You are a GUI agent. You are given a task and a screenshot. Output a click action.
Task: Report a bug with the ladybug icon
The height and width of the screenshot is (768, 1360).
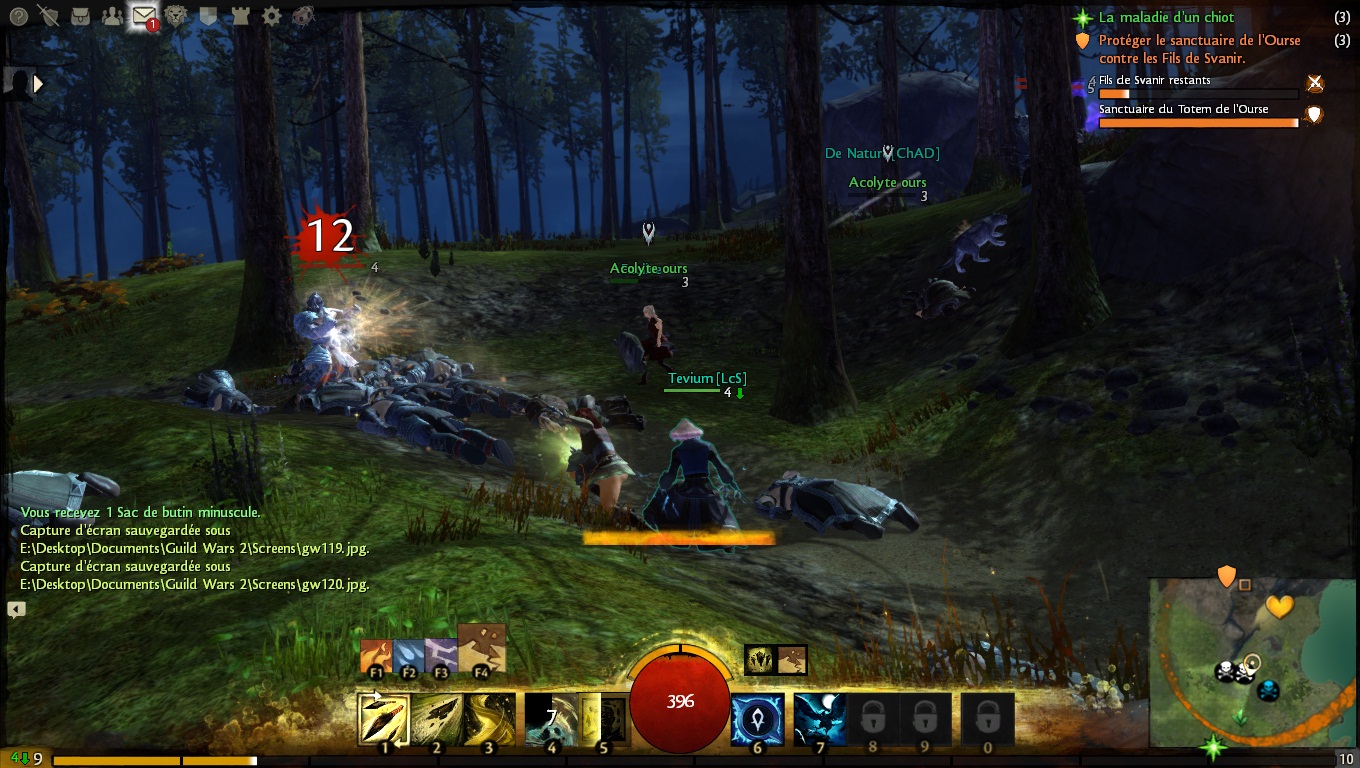303,16
